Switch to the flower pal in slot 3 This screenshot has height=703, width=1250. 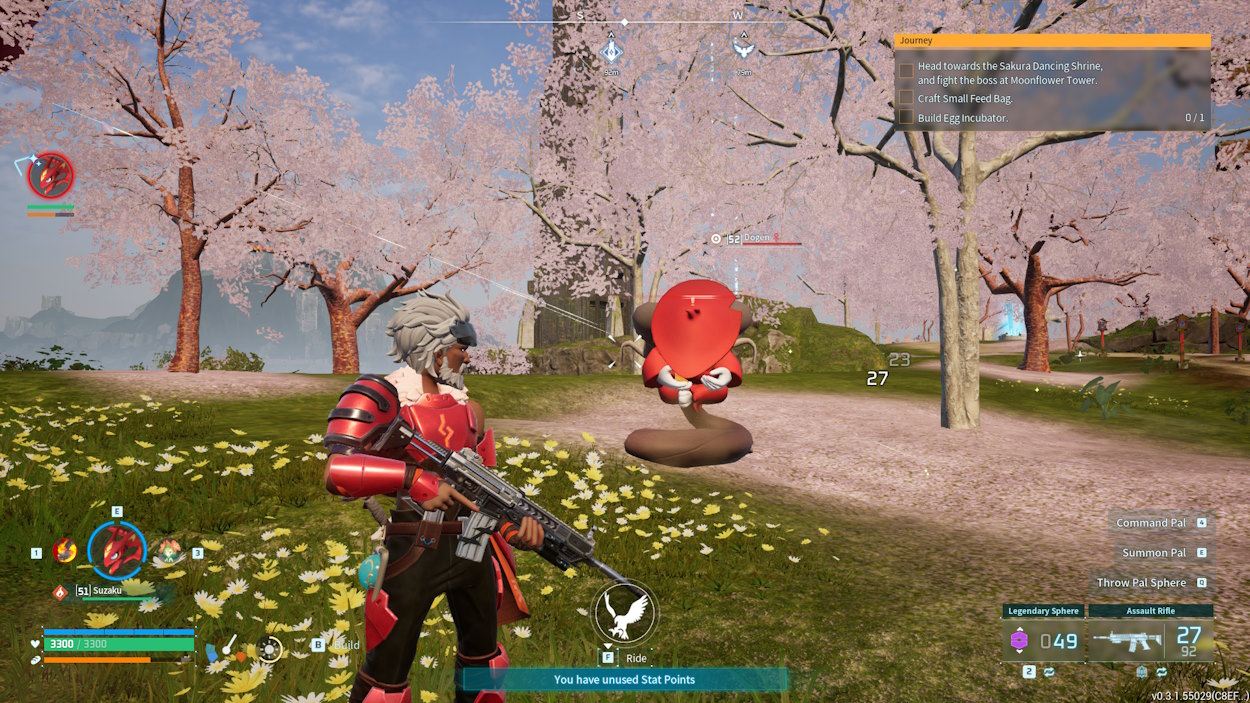coord(168,551)
